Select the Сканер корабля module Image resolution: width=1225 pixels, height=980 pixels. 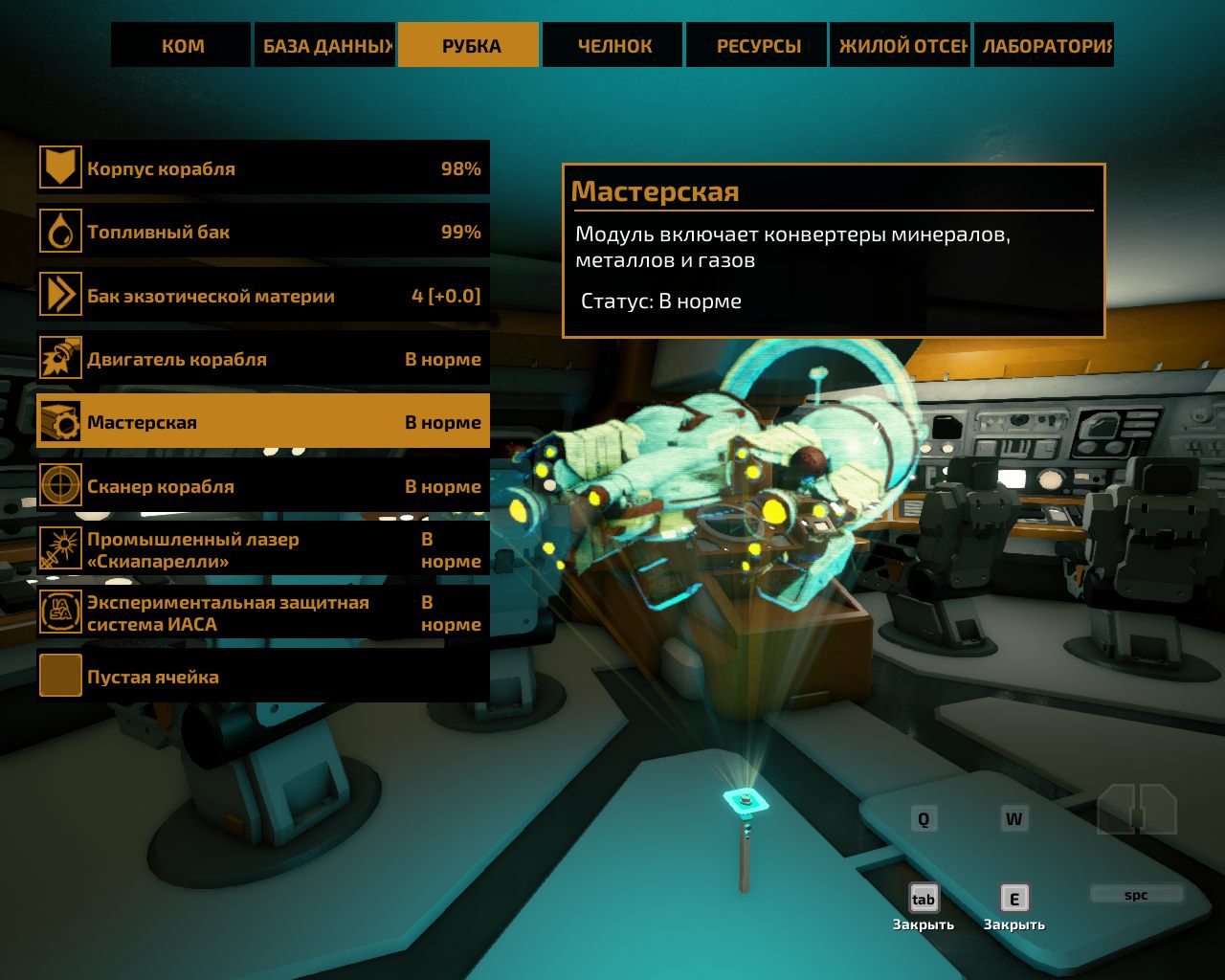pos(263,486)
